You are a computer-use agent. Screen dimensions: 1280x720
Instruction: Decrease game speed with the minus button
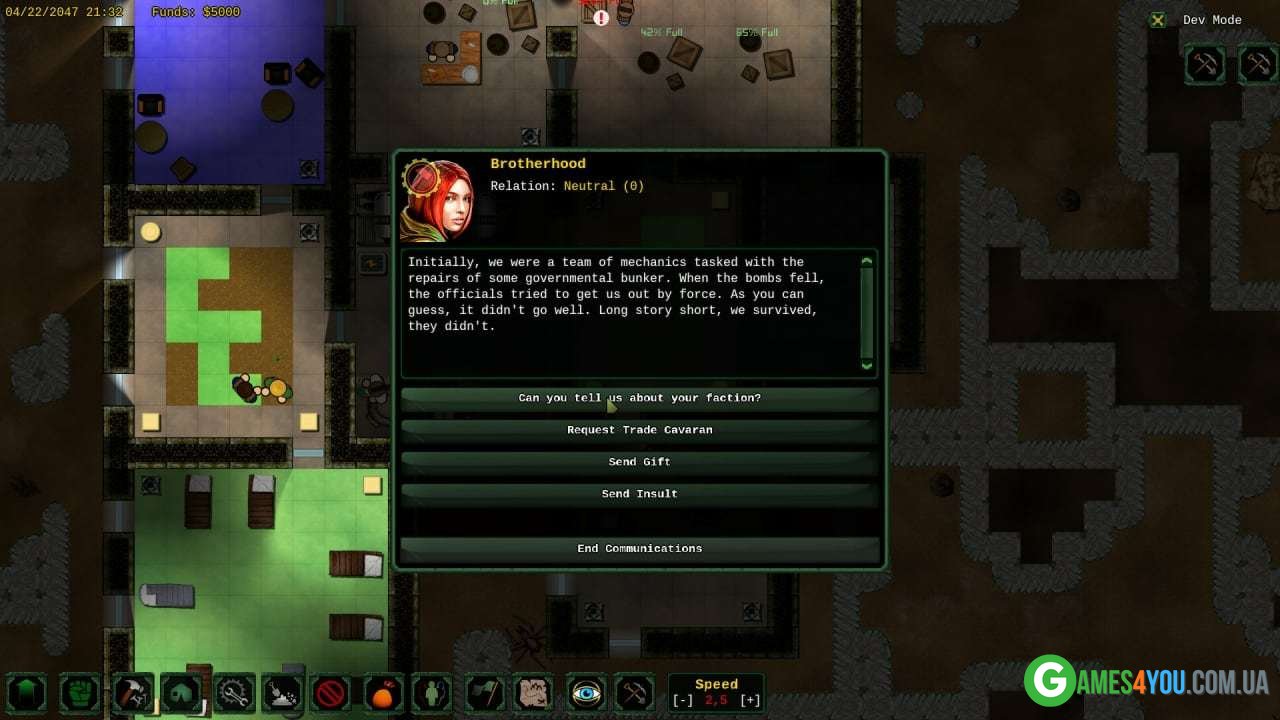(x=683, y=700)
